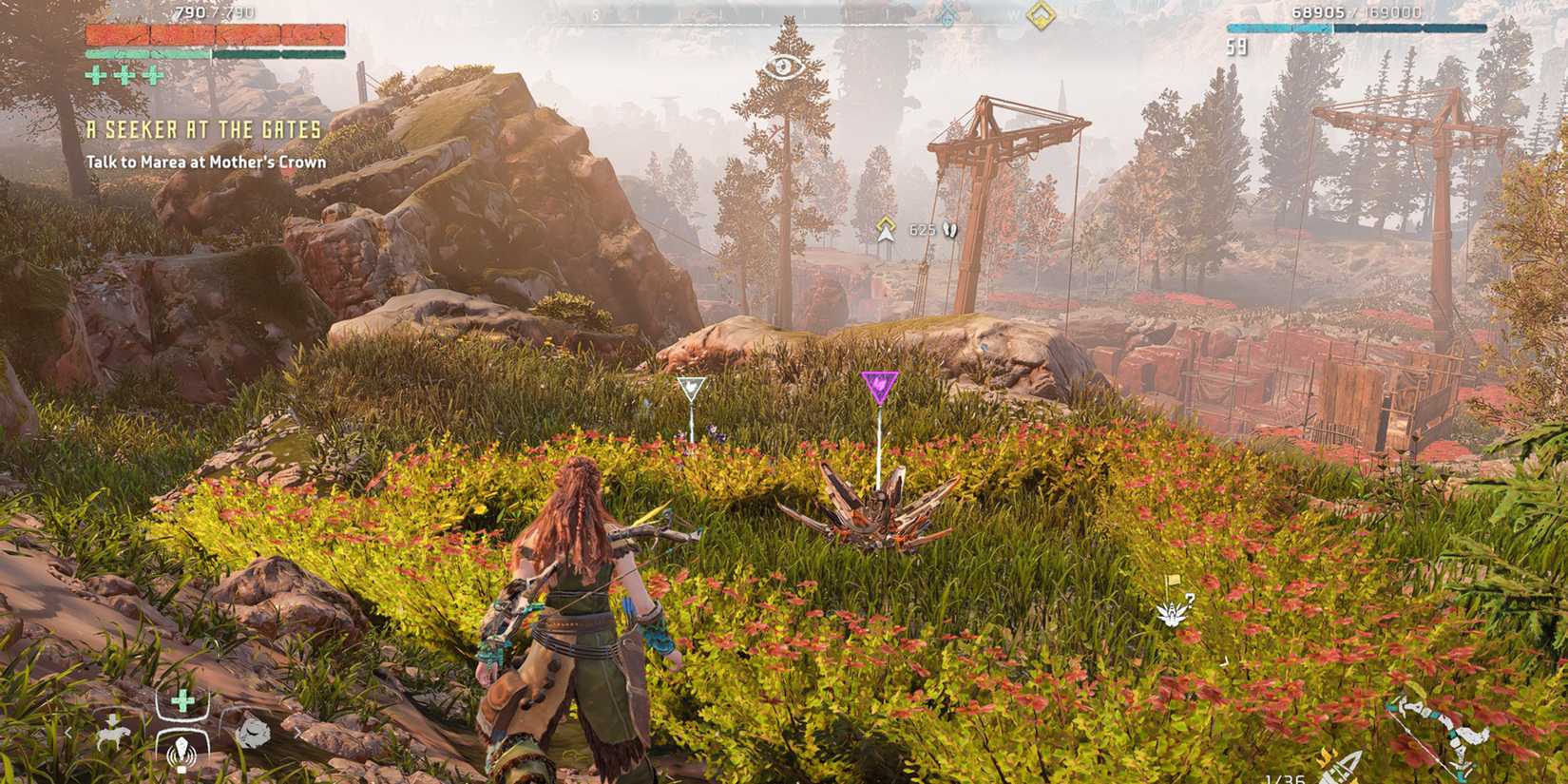The image size is (1568, 784).
Task: Select the purple quest objective marker
Action: pos(879,383)
